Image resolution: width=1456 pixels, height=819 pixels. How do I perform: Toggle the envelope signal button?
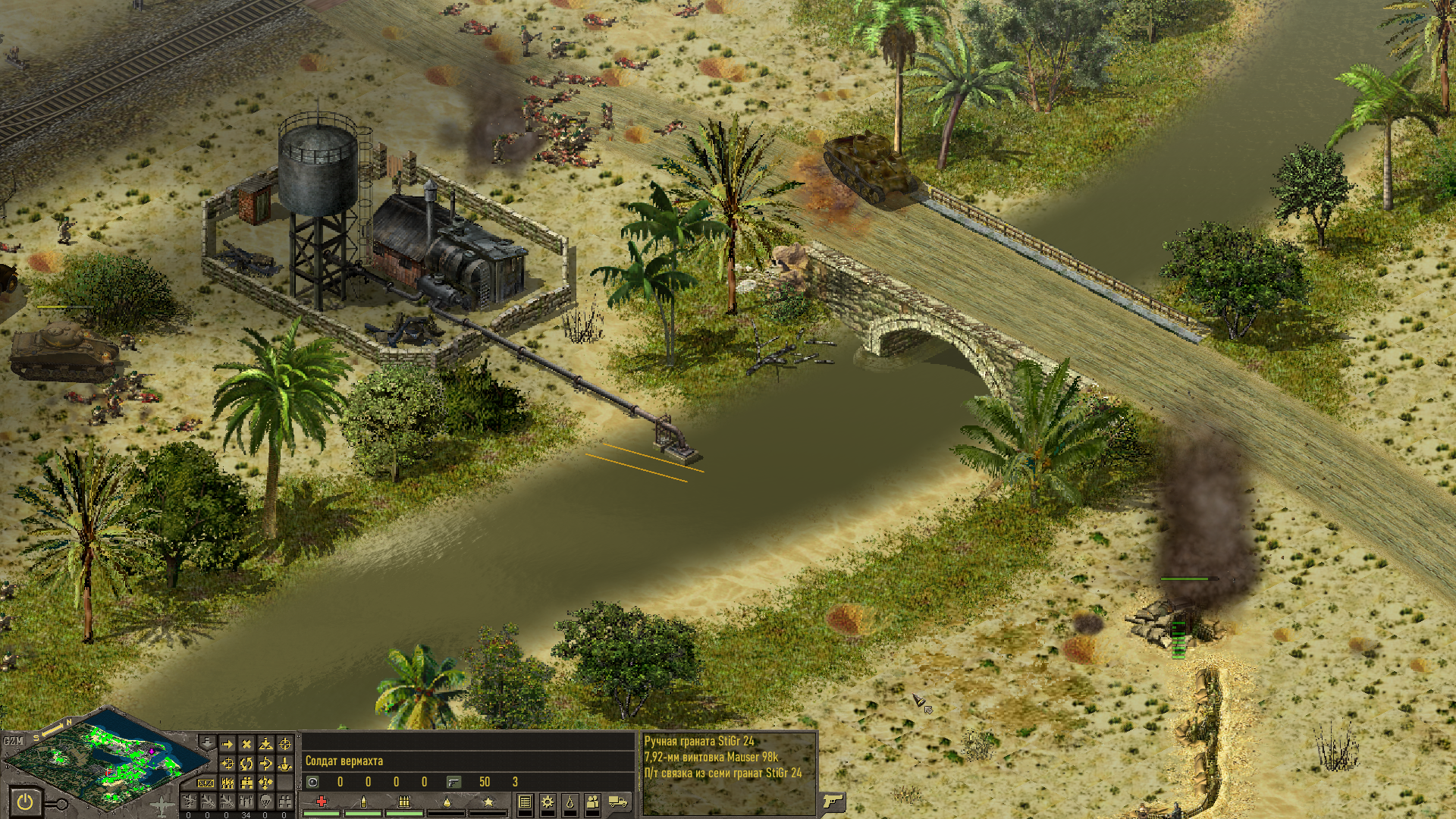206,783
